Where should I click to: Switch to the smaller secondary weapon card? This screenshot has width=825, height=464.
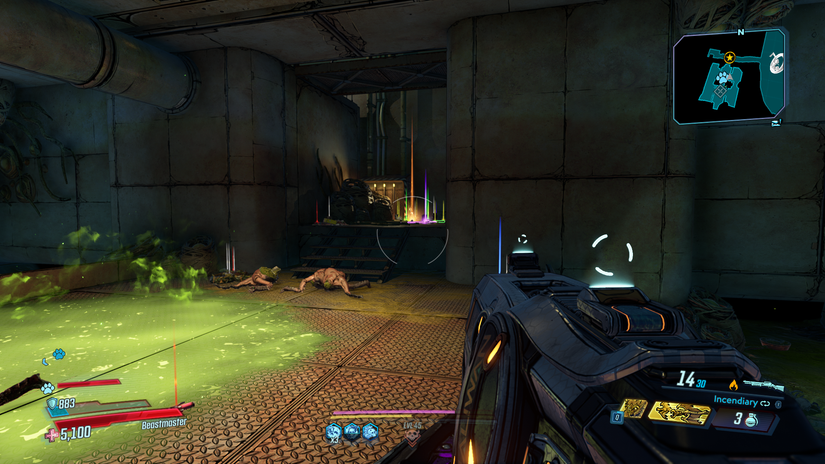(632, 407)
